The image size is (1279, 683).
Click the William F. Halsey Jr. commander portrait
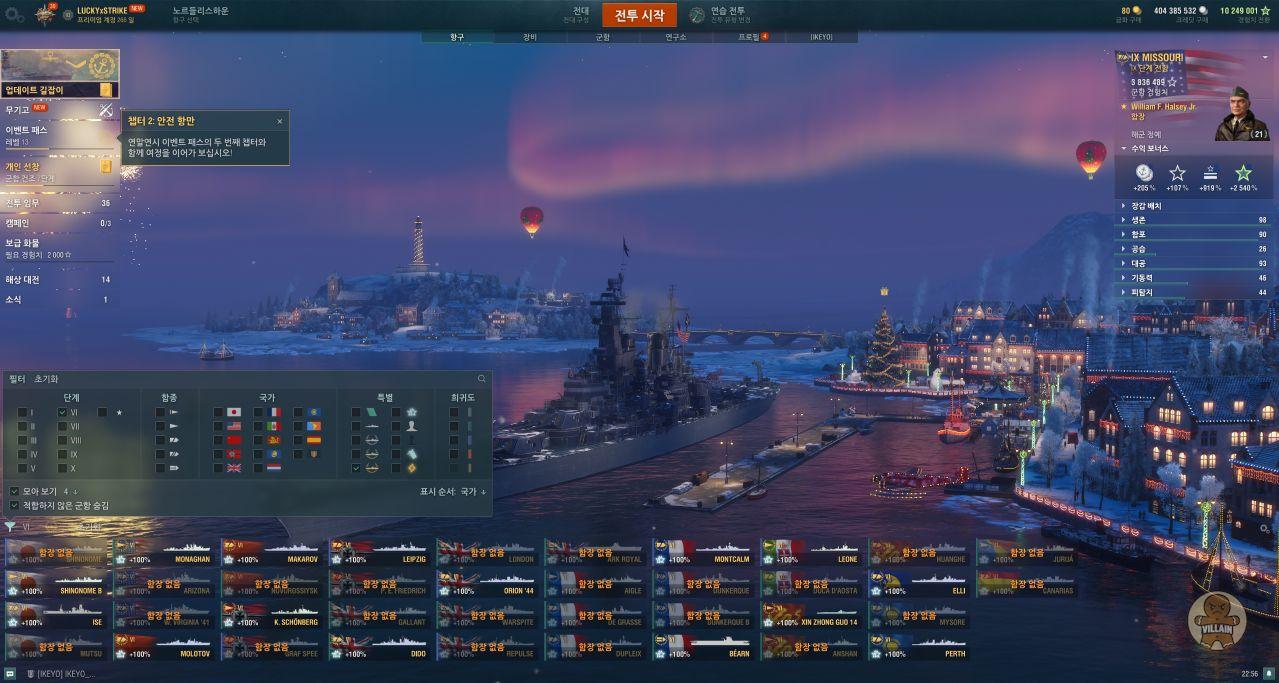pyautogui.click(x=1242, y=115)
